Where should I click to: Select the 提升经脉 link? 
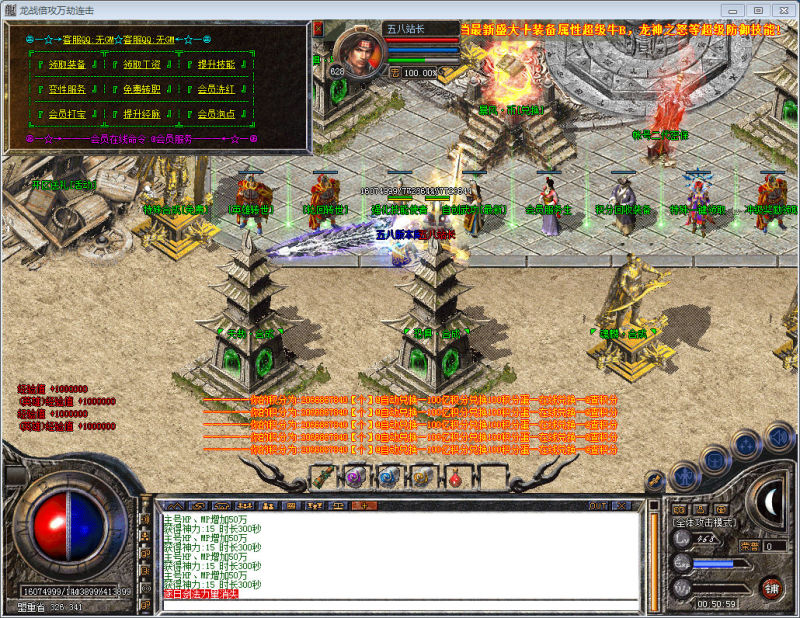click(141, 114)
